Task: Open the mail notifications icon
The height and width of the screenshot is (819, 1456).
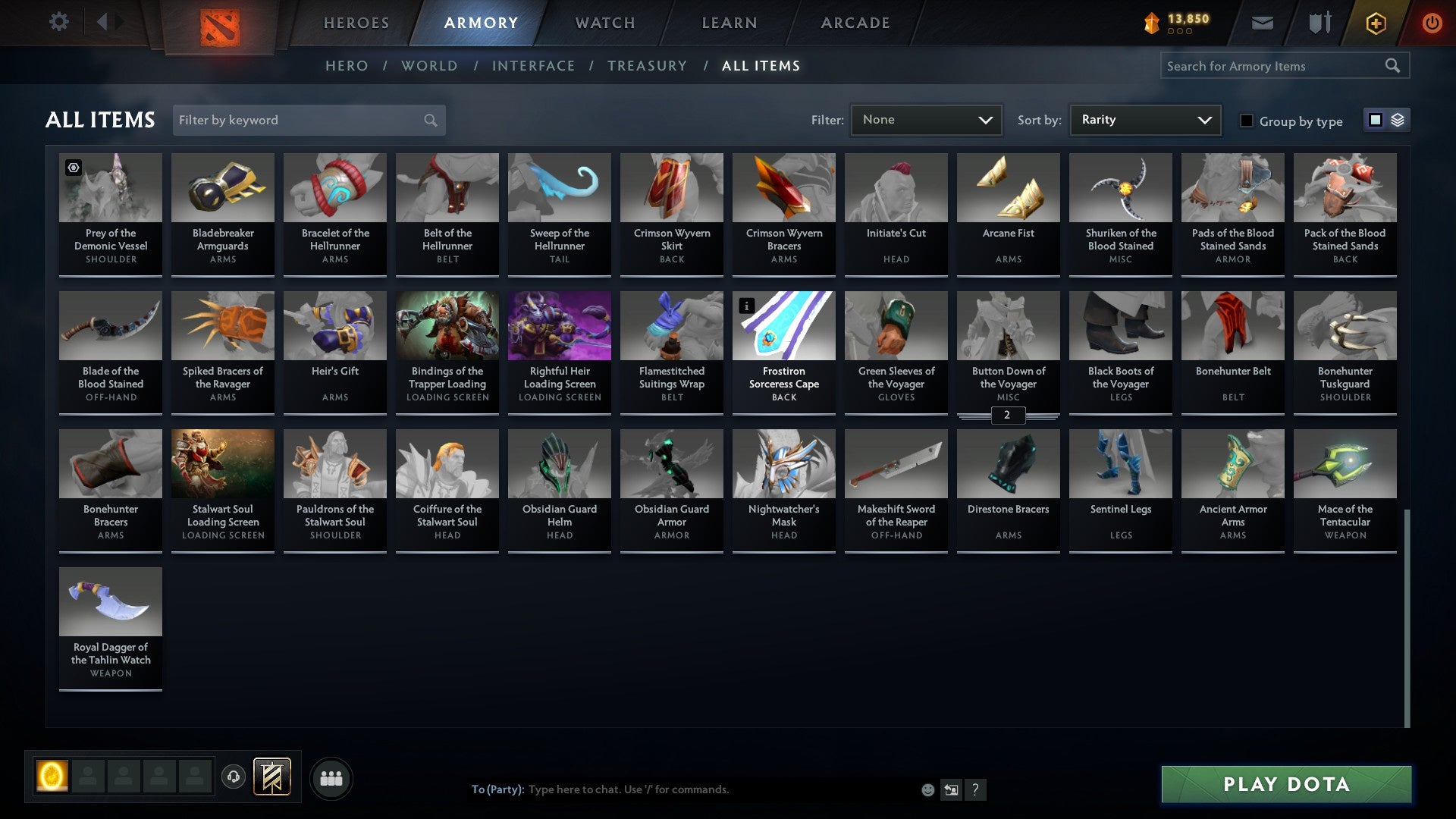Action: 1263,23
